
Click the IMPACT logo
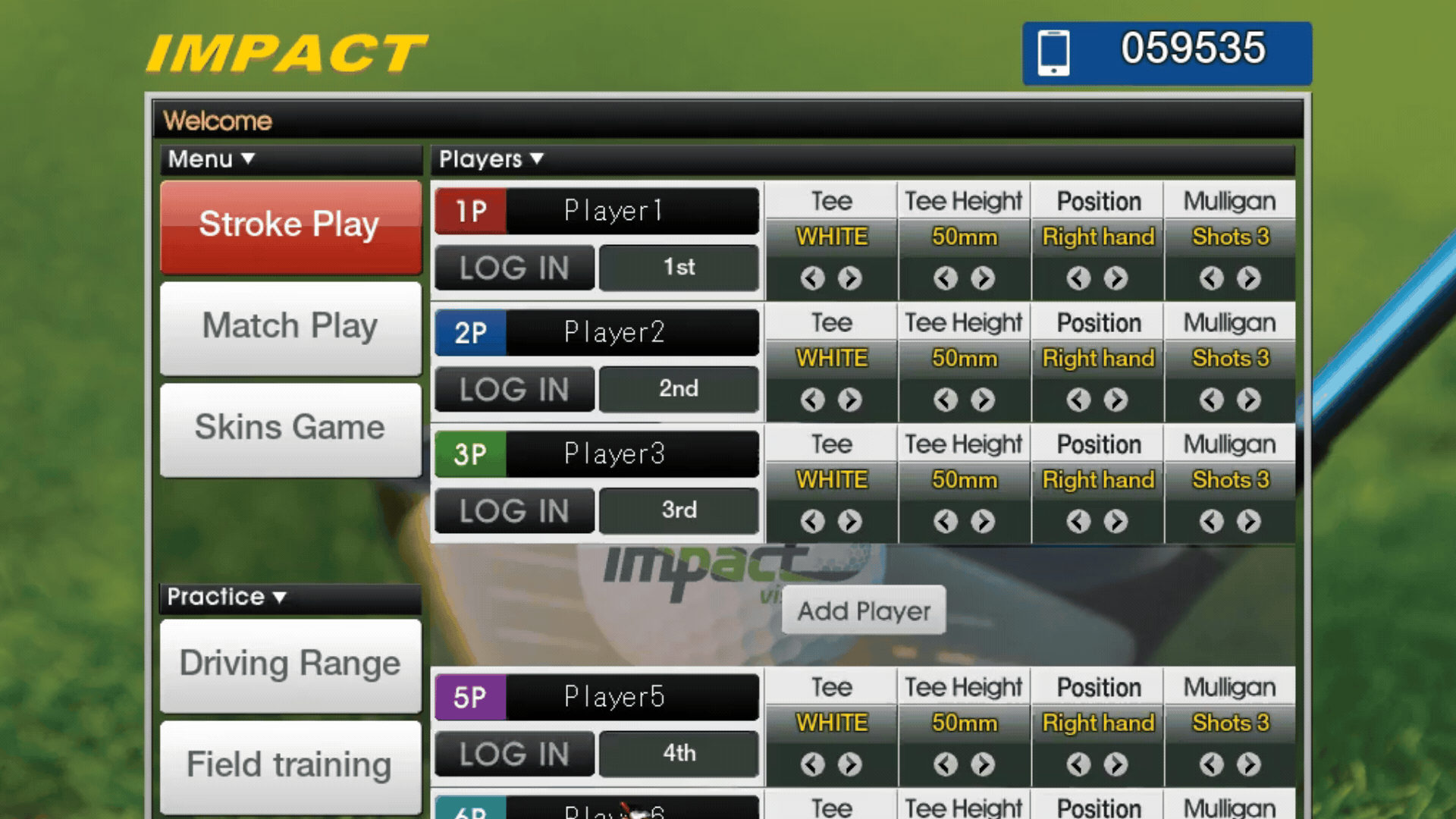tap(287, 51)
